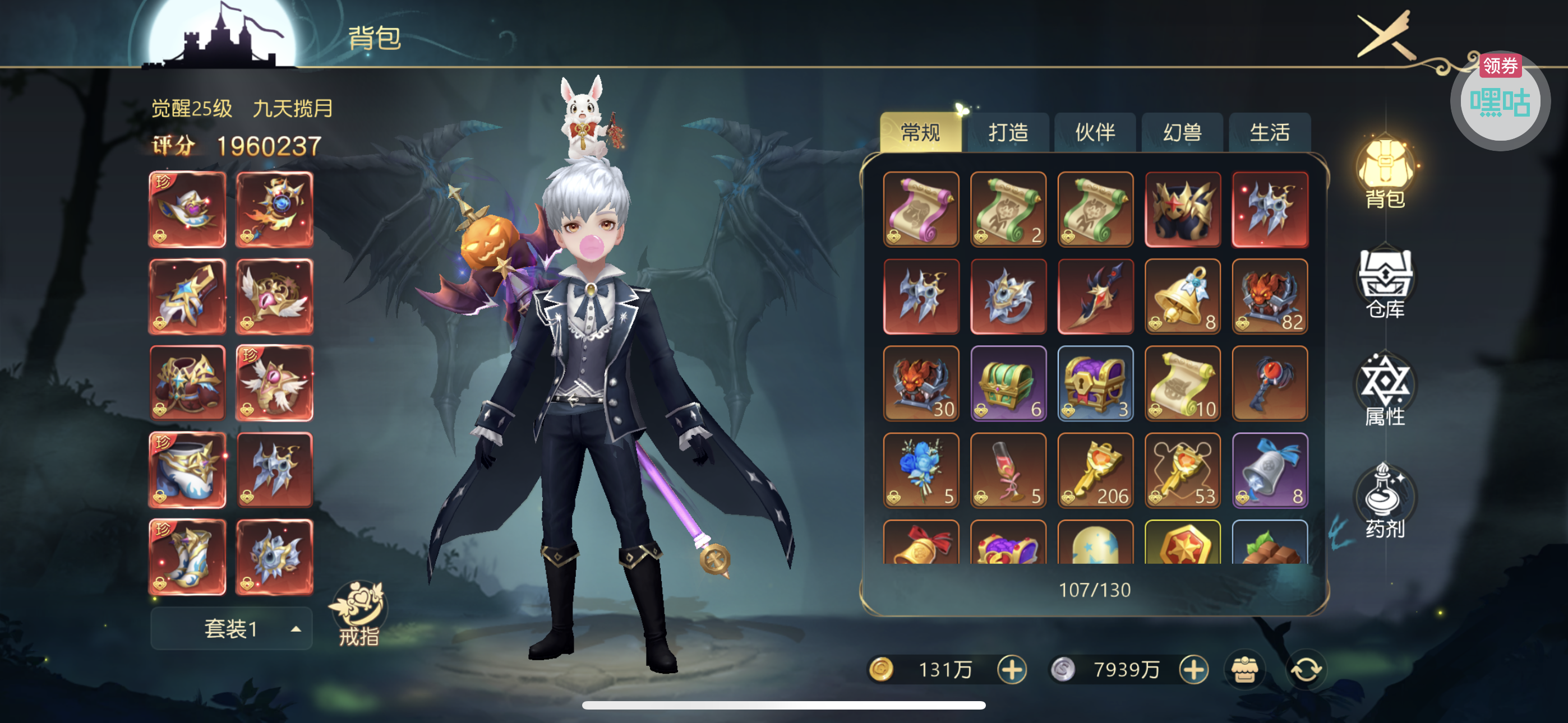Viewport: 1568px width, 723px height.
Task: Close the backpack screen
Action: coord(1384,36)
